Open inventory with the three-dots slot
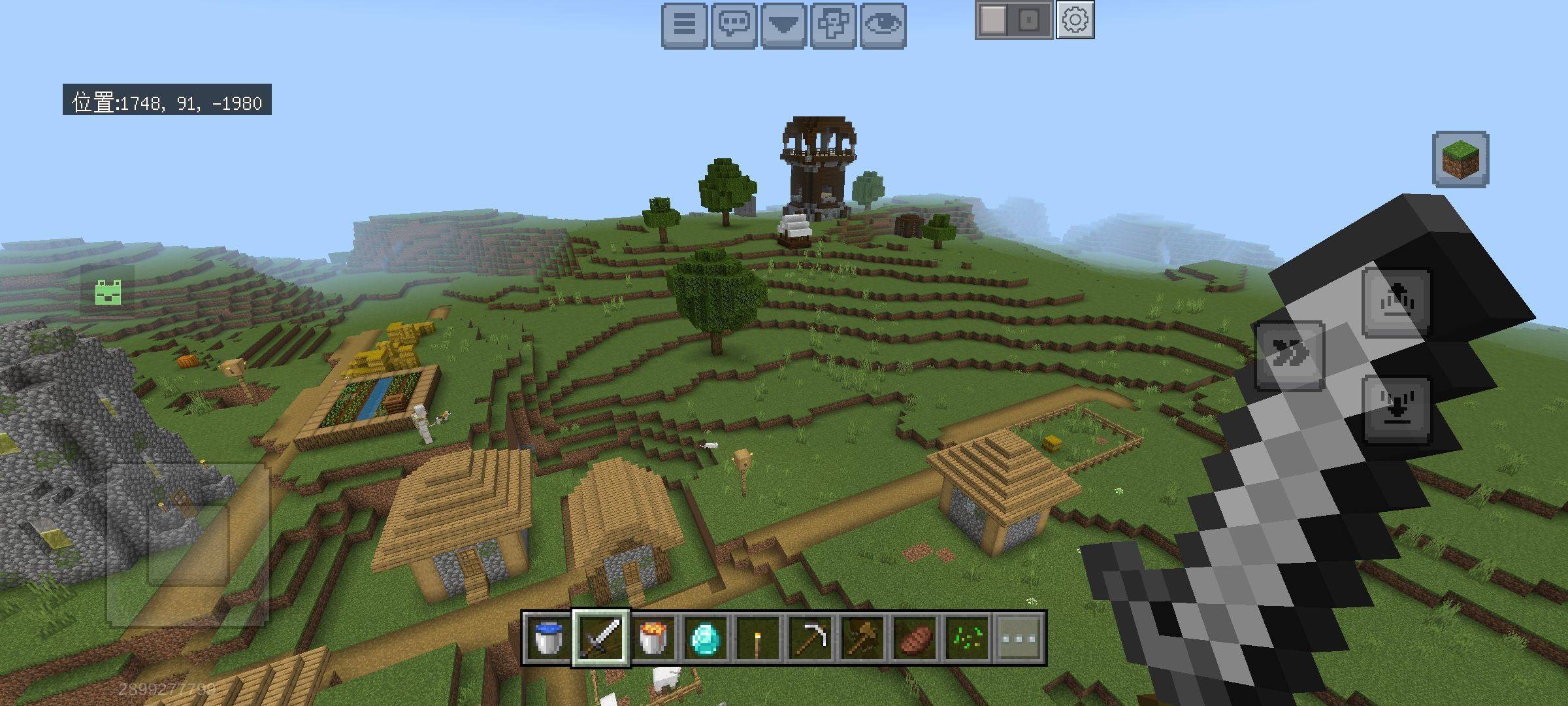The image size is (1568, 706). 1019,637
